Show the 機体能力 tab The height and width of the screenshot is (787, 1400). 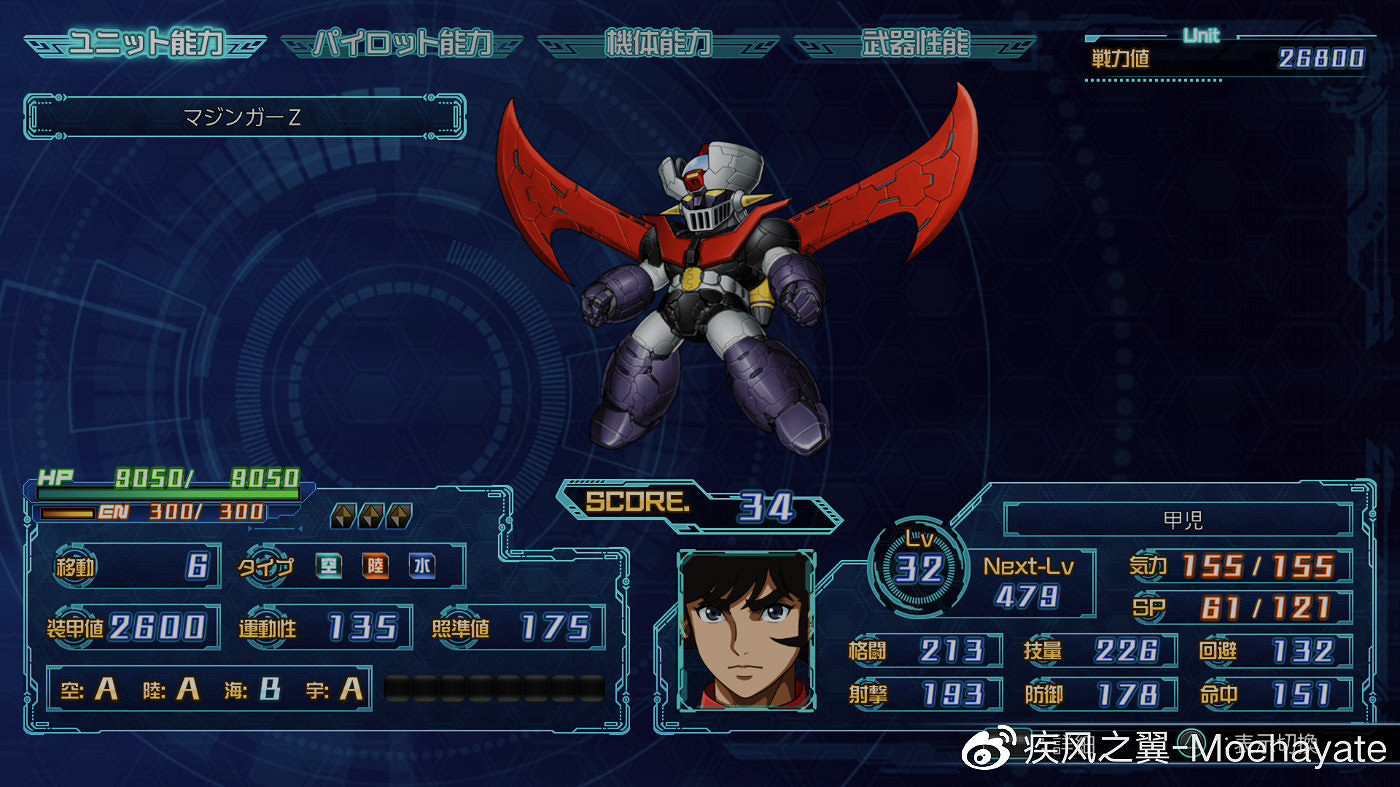[x=658, y=44]
